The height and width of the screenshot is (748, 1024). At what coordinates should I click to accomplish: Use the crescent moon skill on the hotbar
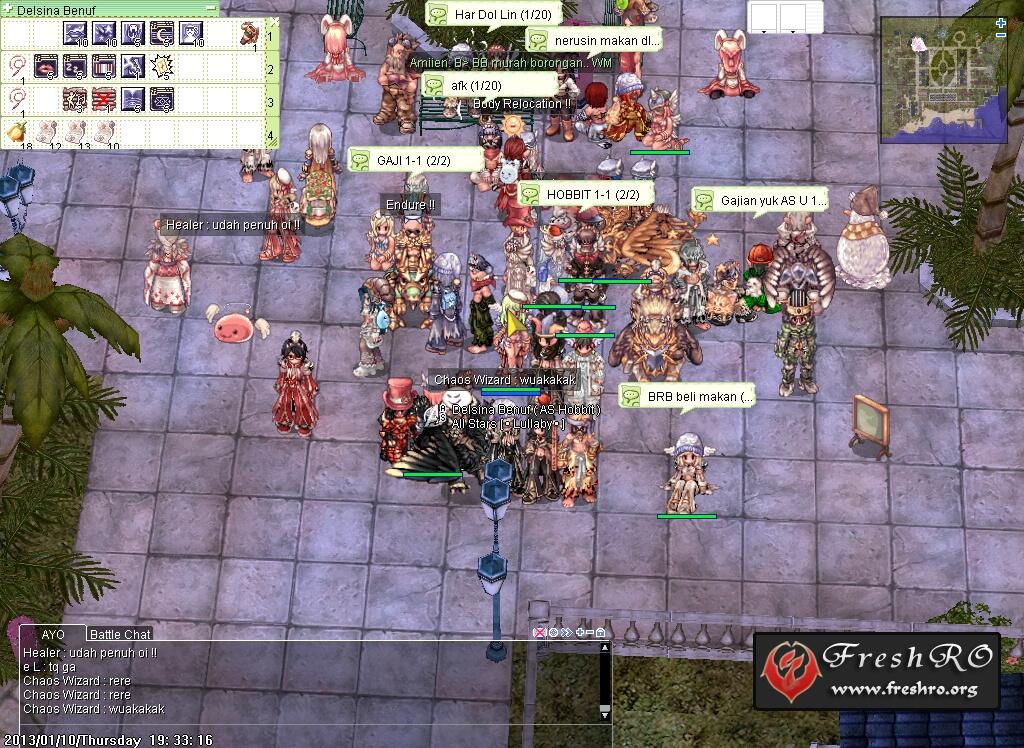[163, 35]
